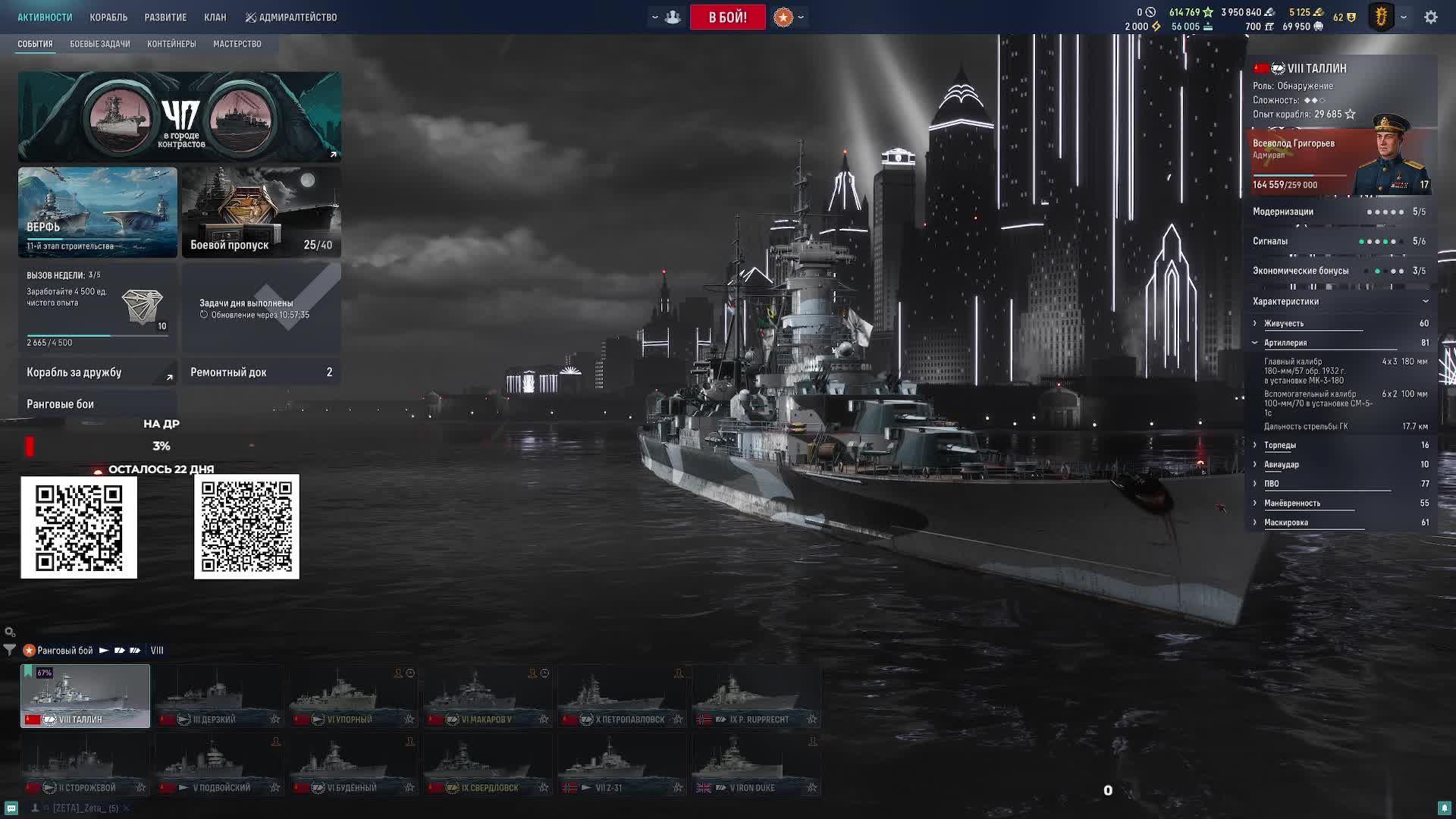Switch to the БОЕВЫЕ ЗАДАЧИ tab
The height and width of the screenshot is (819, 1456).
[100, 44]
